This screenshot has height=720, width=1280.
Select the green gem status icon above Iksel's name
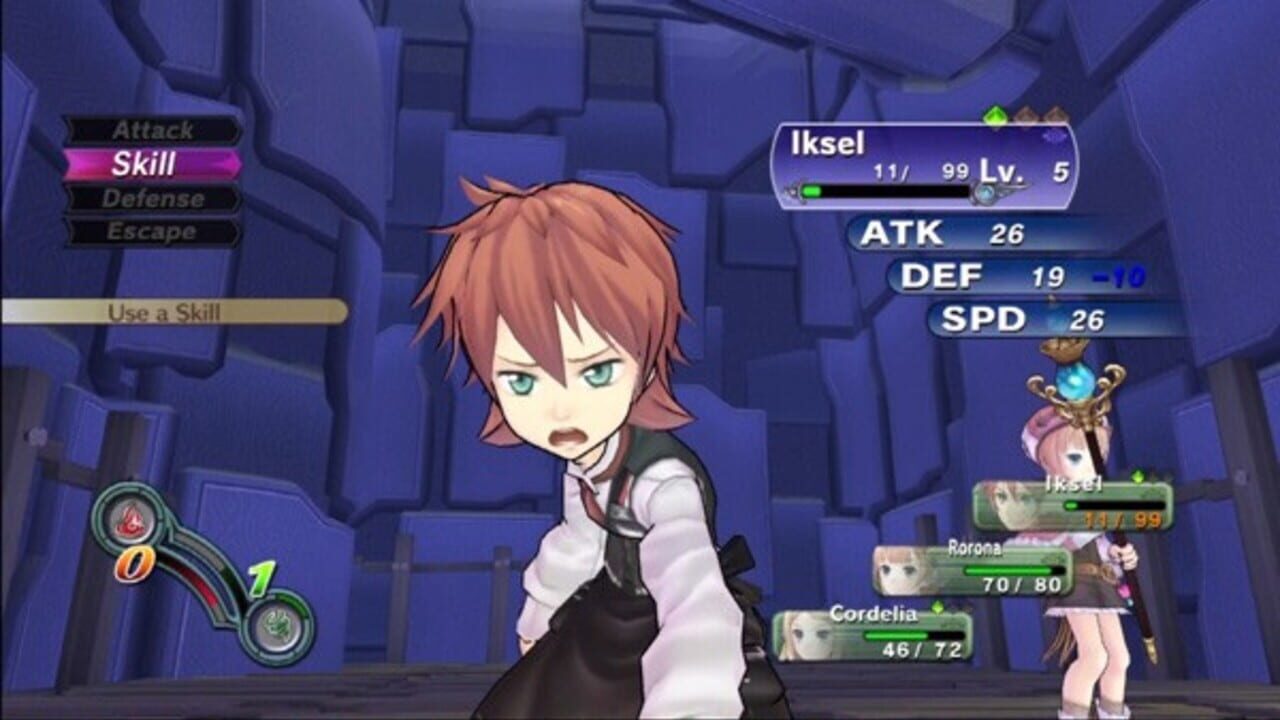tap(996, 115)
